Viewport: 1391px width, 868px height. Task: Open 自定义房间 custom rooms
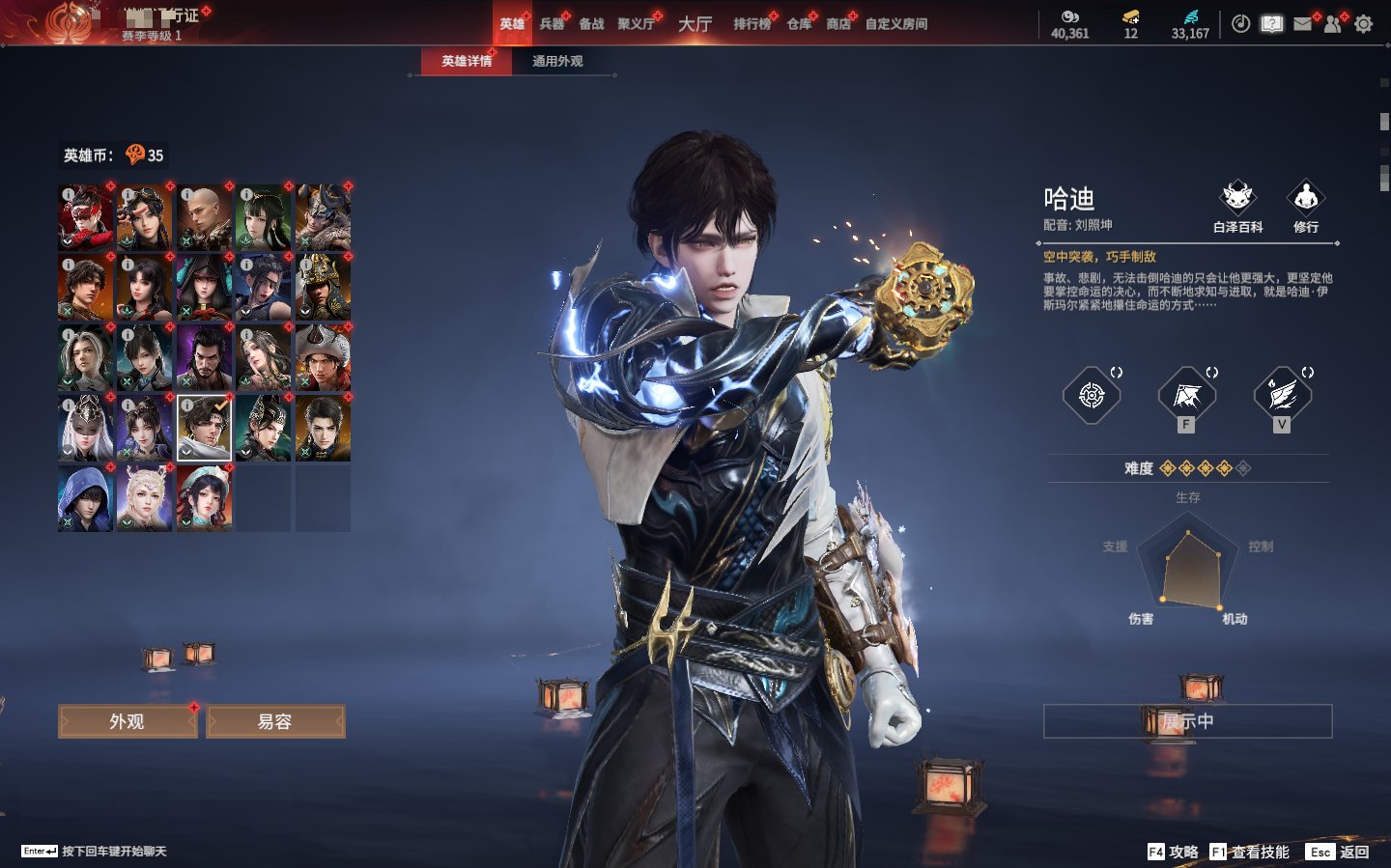click(895, 24)
